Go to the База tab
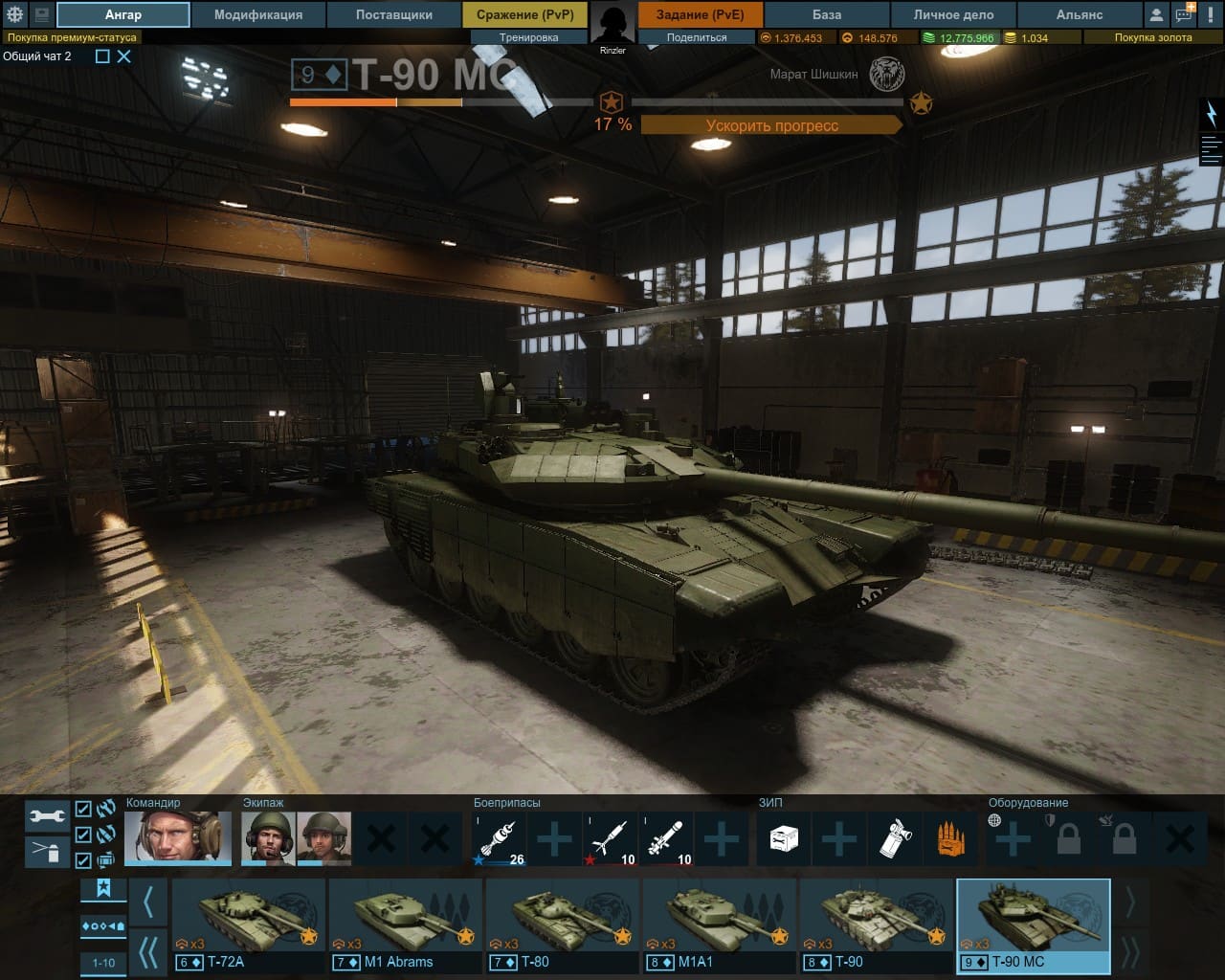This screenshot has height=980, width=1225. (x=827, y=14)
